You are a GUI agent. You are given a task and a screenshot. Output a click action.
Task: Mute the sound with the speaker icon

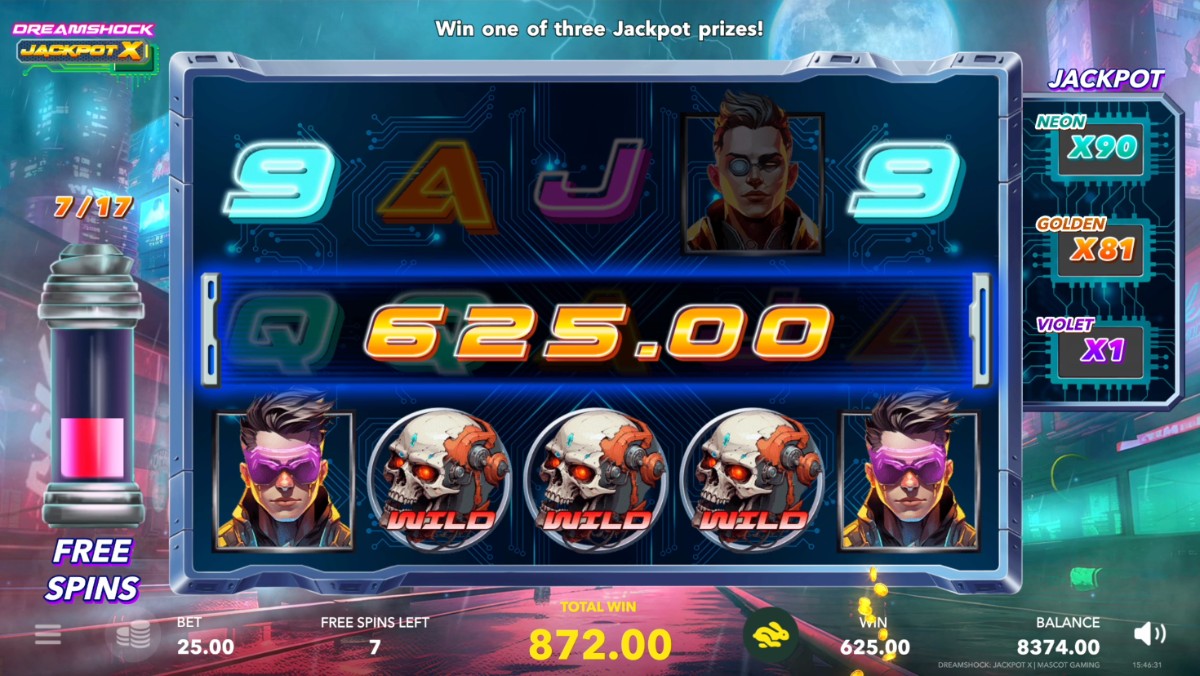coord(1150,633)
